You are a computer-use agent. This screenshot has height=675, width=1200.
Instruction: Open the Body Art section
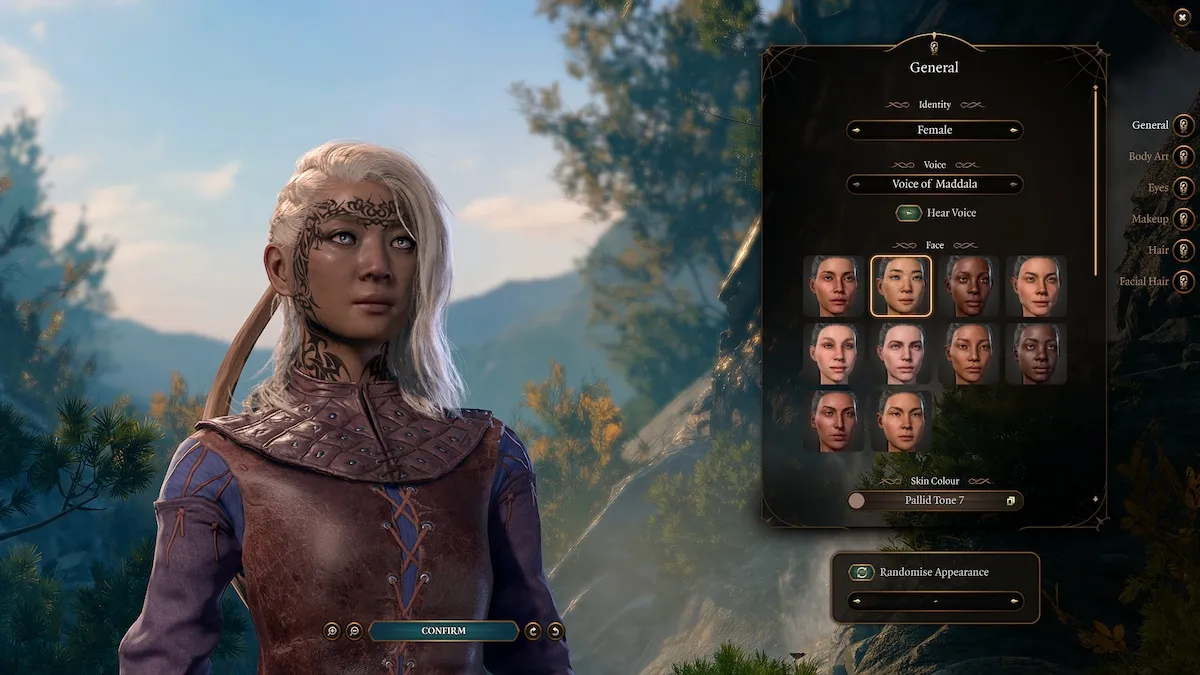[x=1184, y=157]
